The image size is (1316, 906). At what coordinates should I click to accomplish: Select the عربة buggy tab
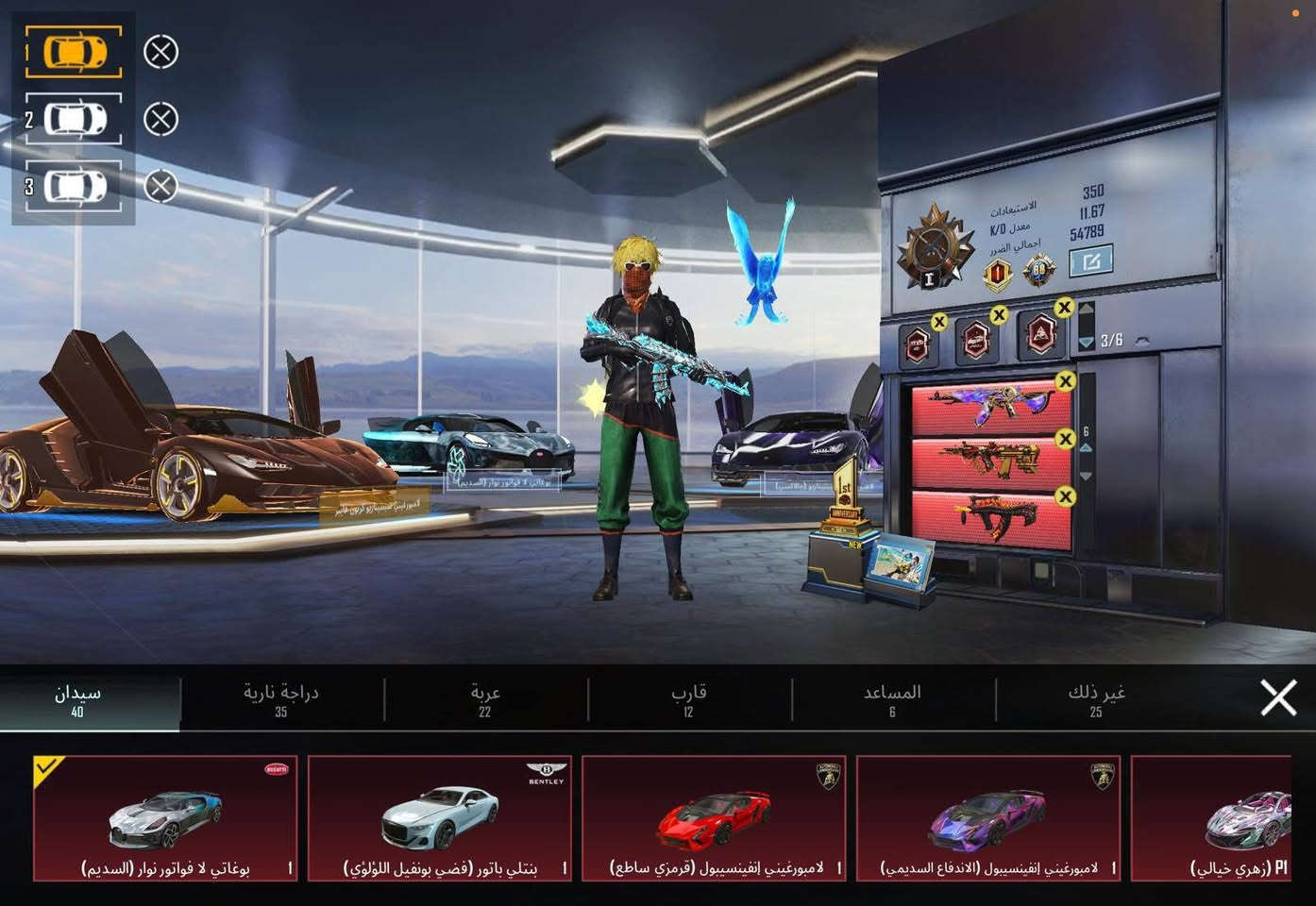pyautogui.click(x=485, y=699)
